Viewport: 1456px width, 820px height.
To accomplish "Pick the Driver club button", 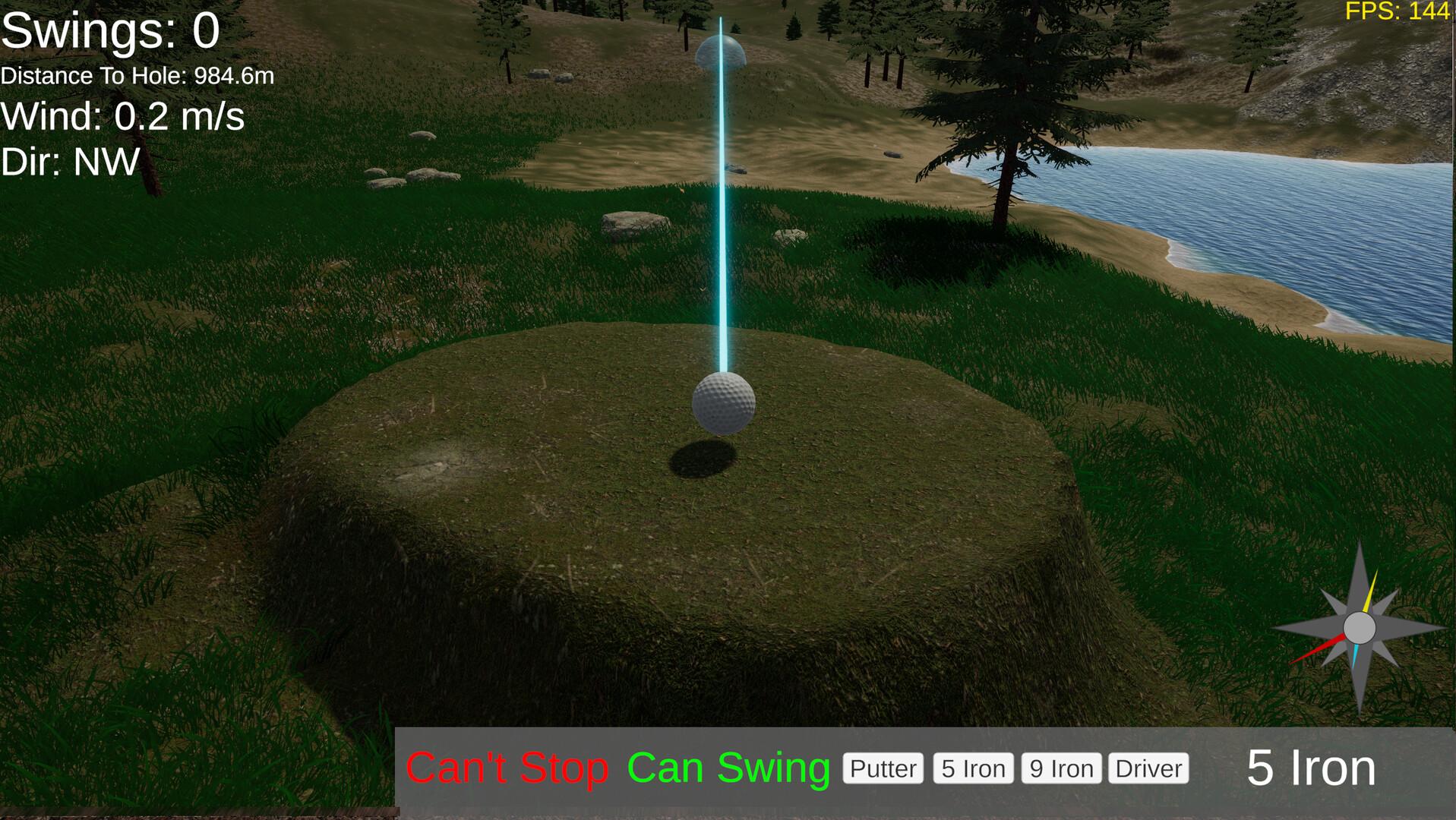I will pyautogui.click(x=1148, y=768).
